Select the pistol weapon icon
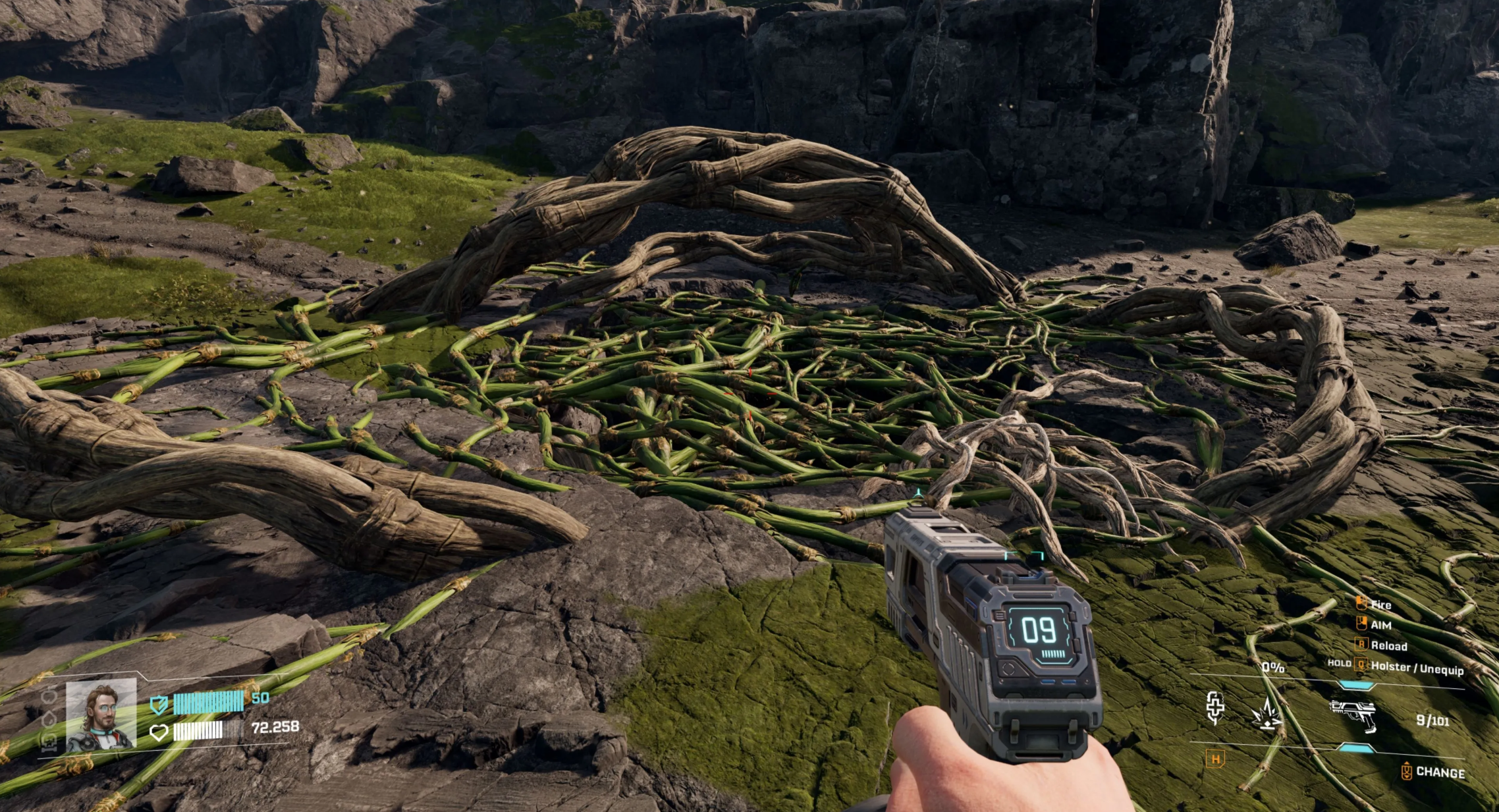The height and width of the screenshot is (812, 1499). point(1353,715)
